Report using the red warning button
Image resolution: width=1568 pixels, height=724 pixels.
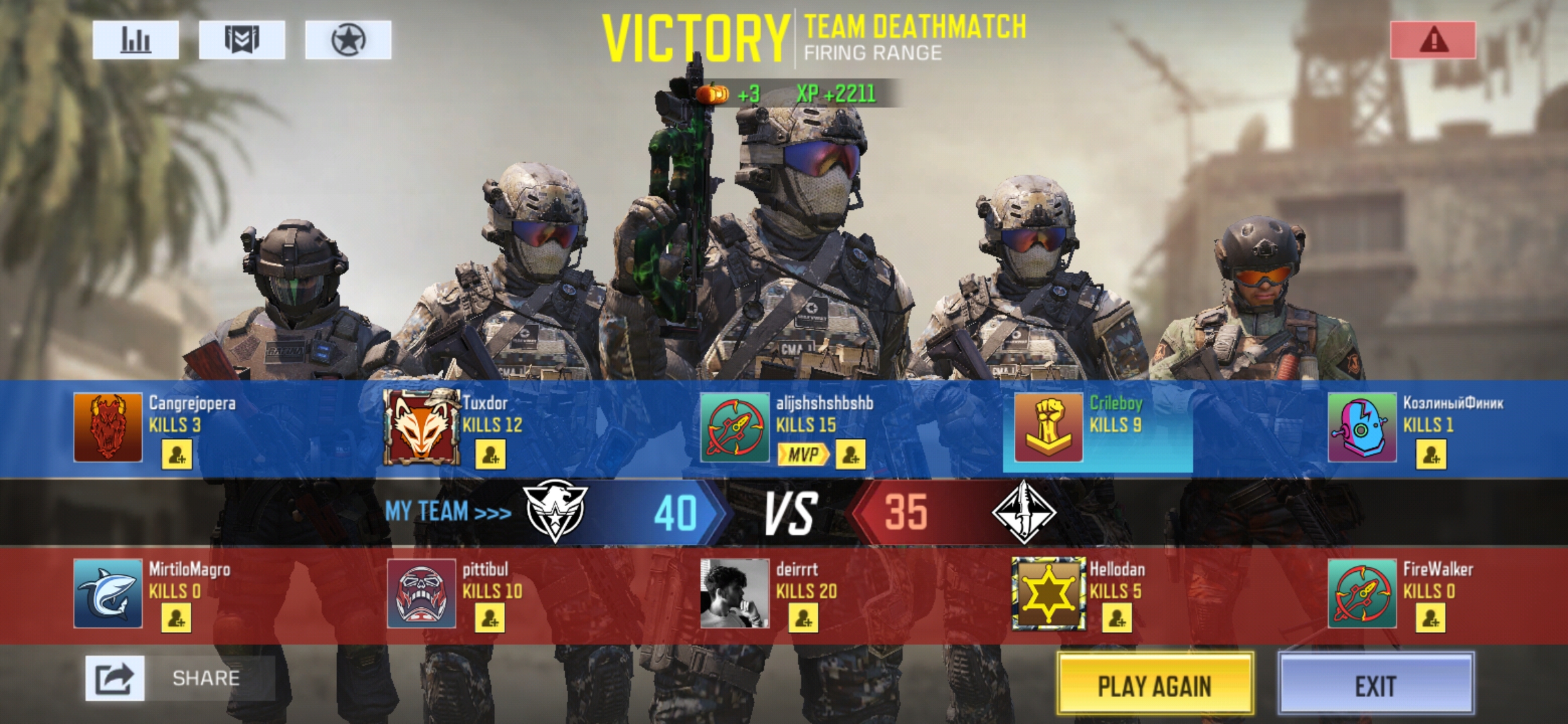pyautogui.click(x=1433, y=40)
